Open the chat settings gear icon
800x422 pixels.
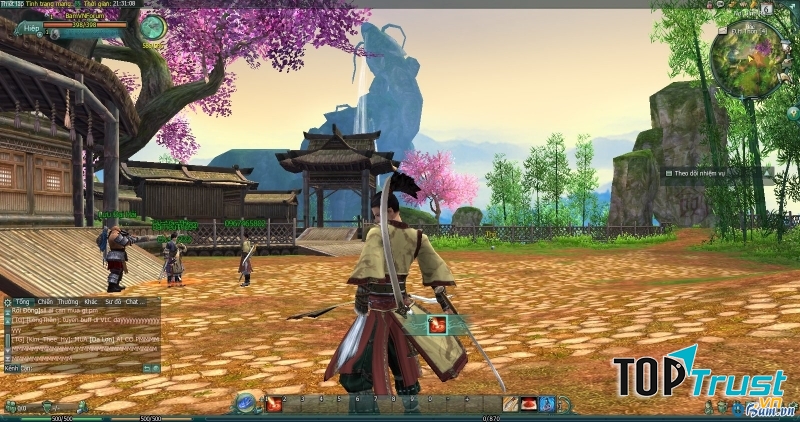click(7, 301)
